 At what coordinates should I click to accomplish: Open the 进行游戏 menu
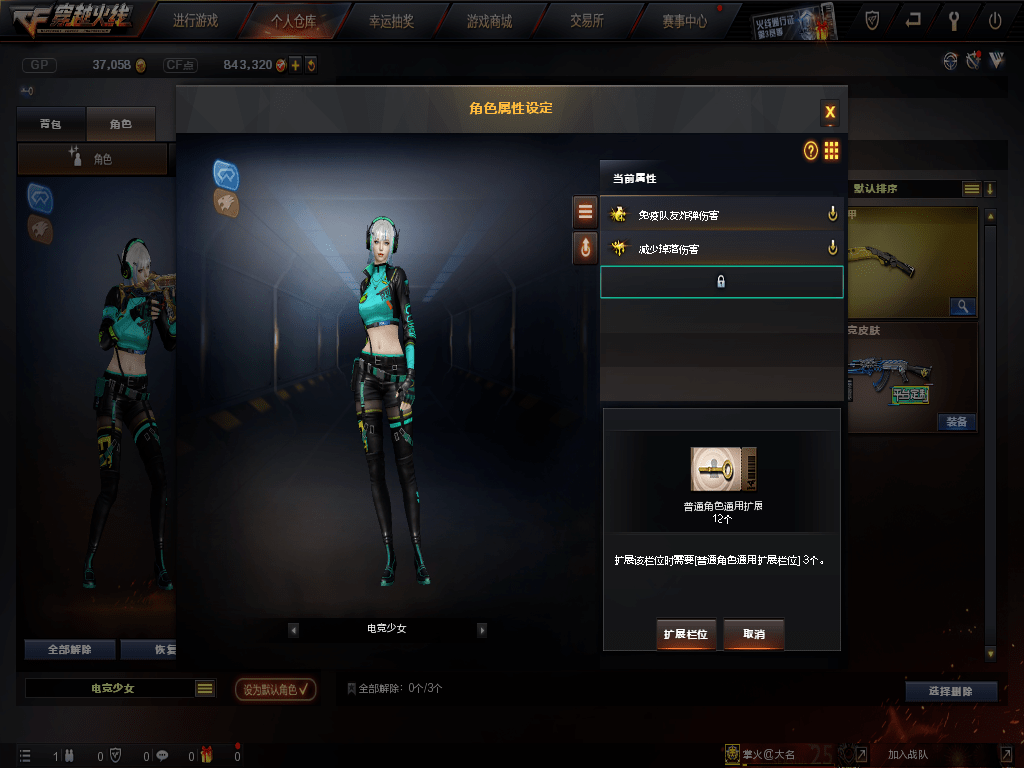click(194, 20)
